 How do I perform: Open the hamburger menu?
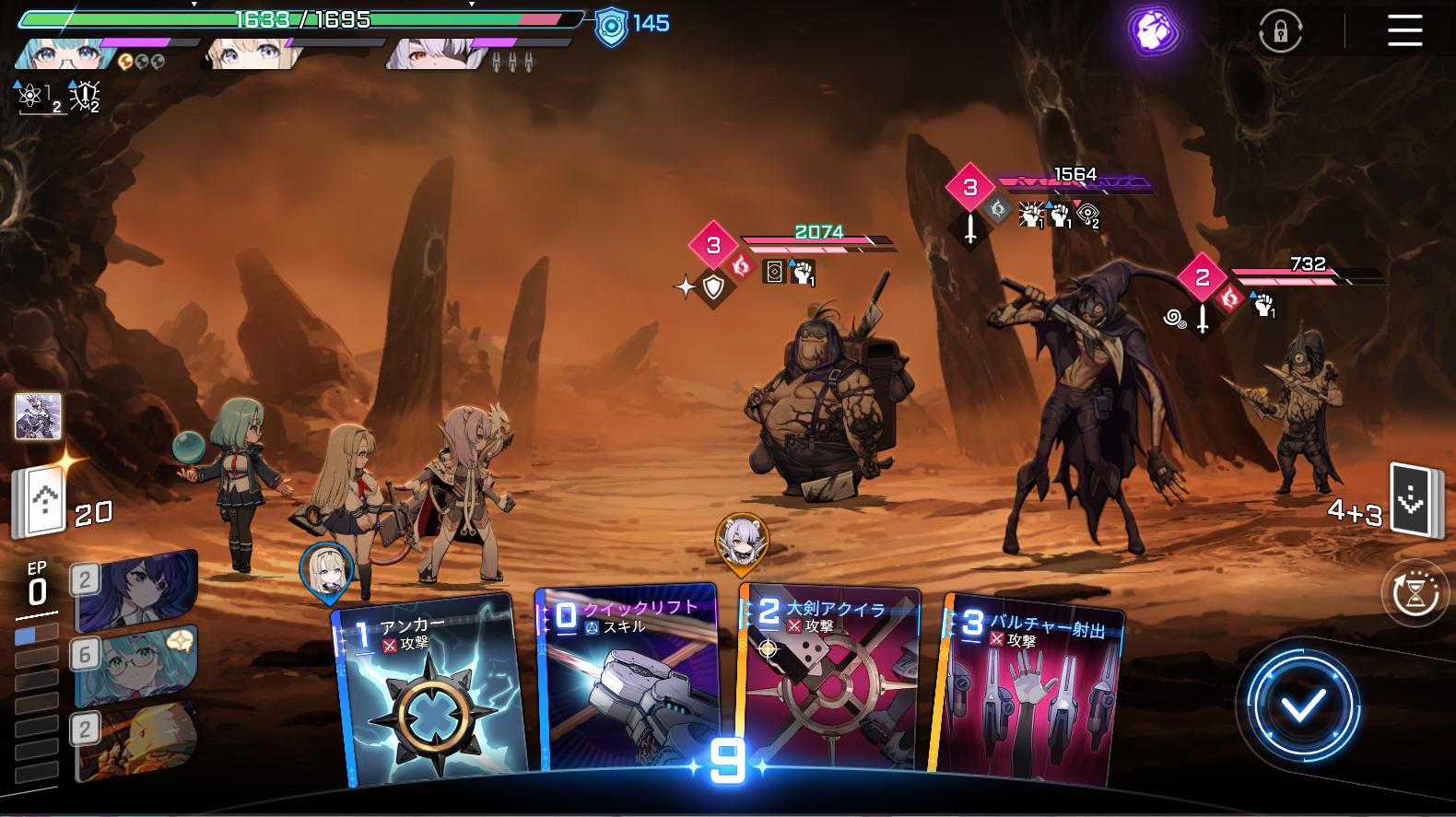tap(1404, 31)
